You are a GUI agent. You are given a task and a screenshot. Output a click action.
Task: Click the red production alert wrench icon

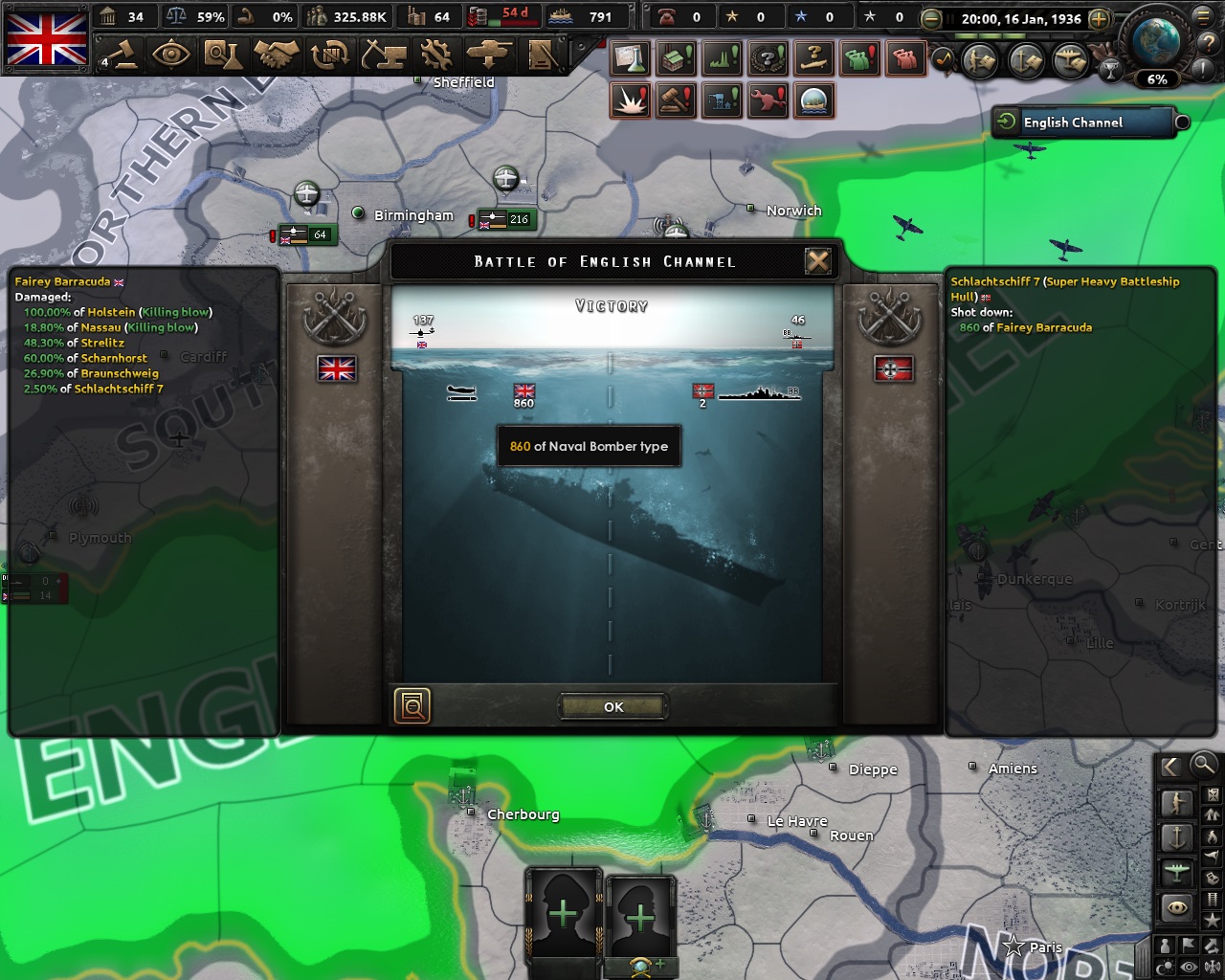(x=766, y=99)
